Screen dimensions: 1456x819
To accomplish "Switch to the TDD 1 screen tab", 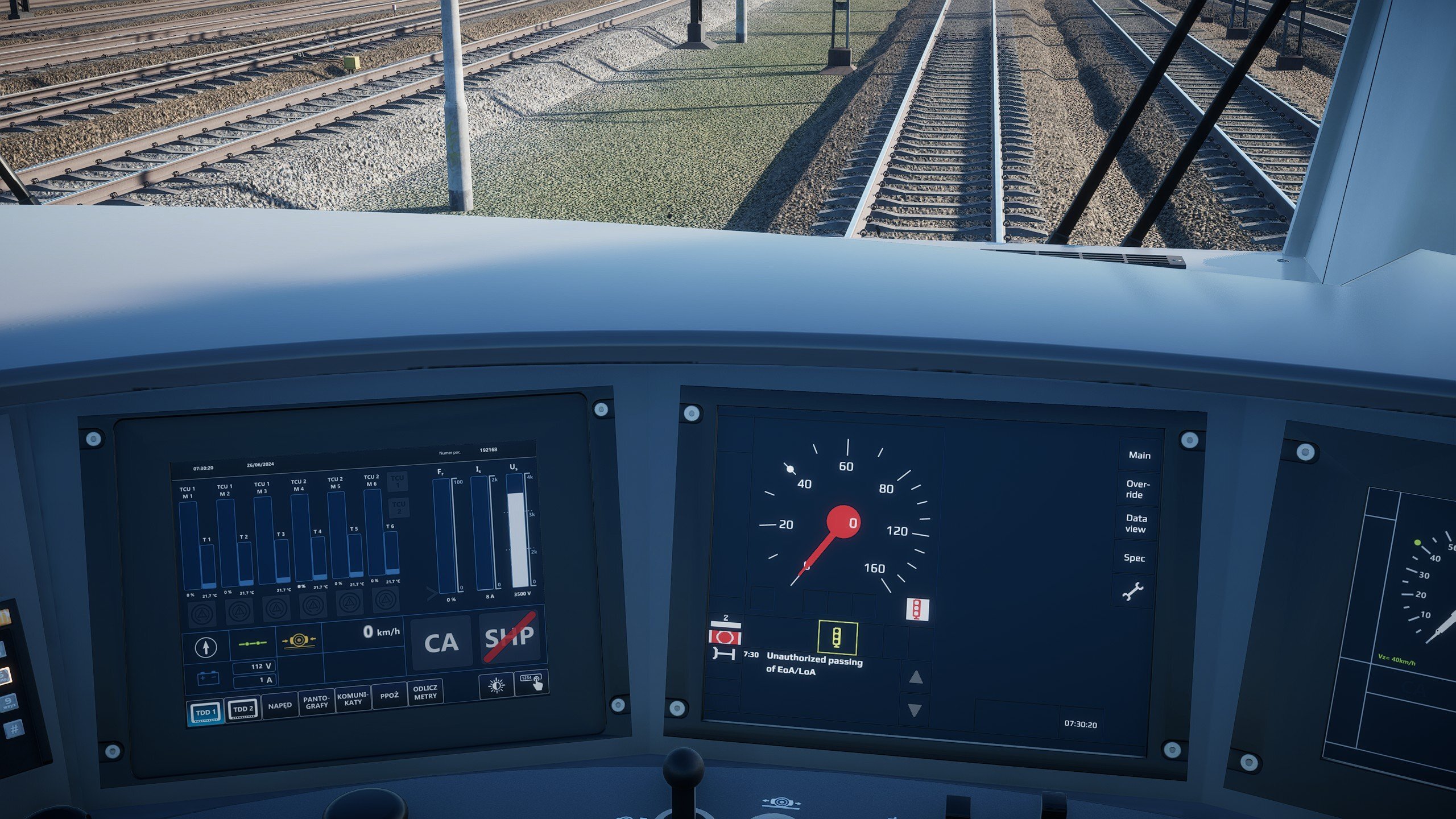I will tap(205, 713).
